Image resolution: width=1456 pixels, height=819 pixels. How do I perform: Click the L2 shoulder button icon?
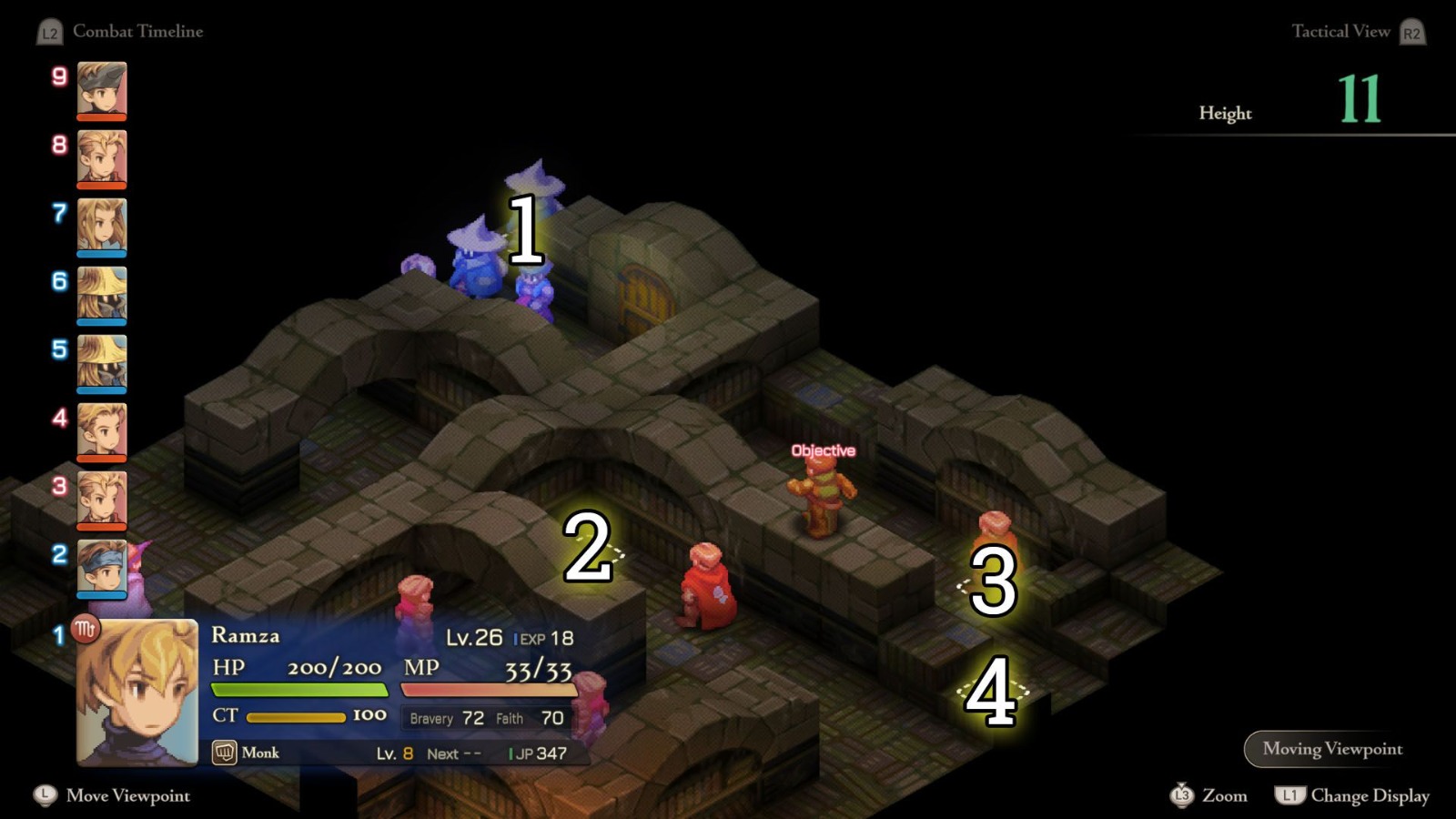point(48,31)
